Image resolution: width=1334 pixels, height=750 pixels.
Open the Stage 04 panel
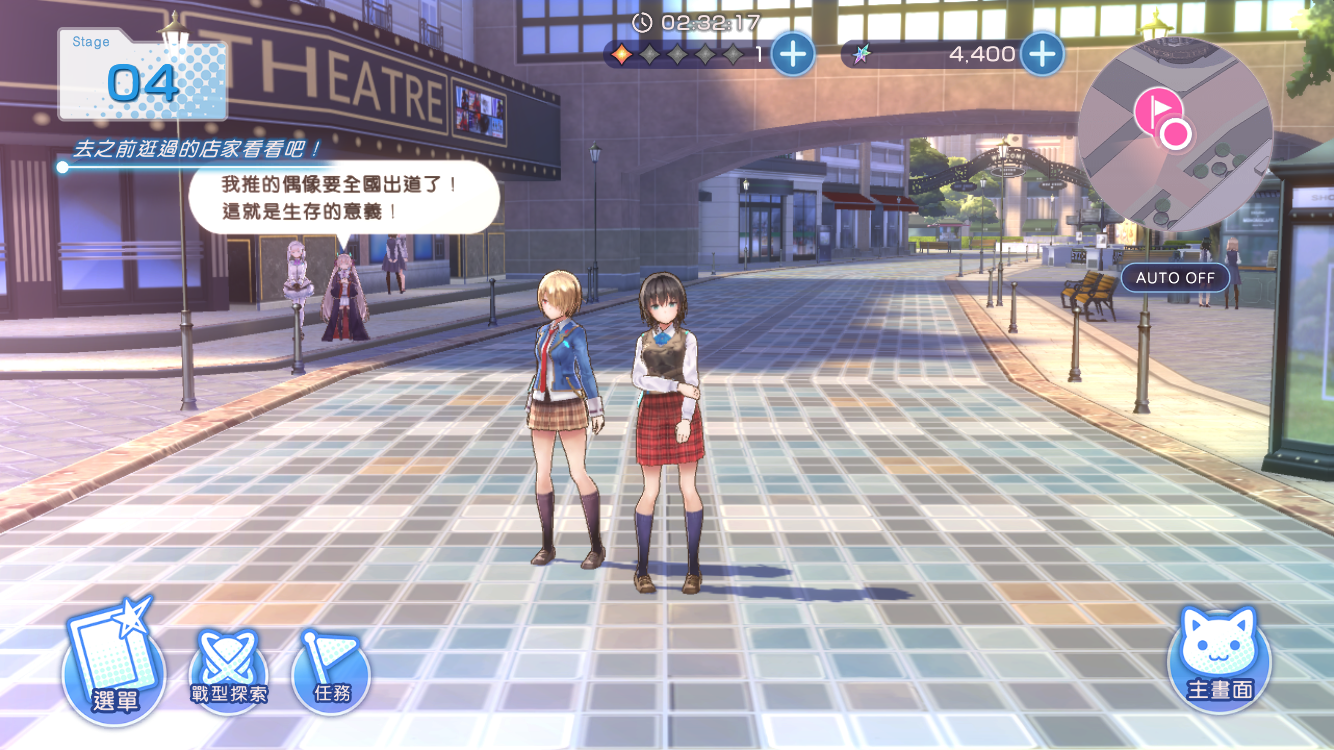coord(143,77)
